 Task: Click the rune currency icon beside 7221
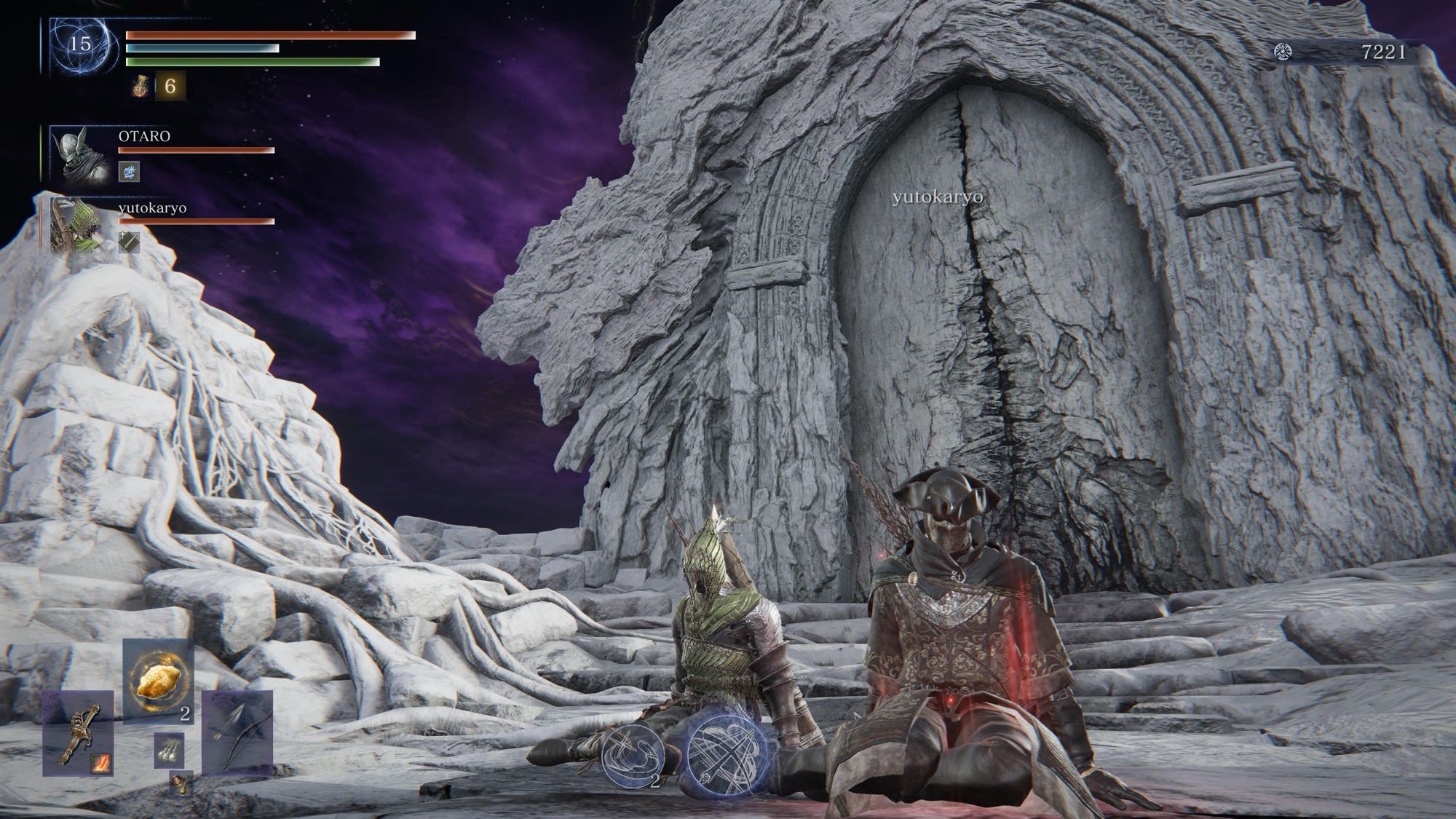coord(1283,52)
